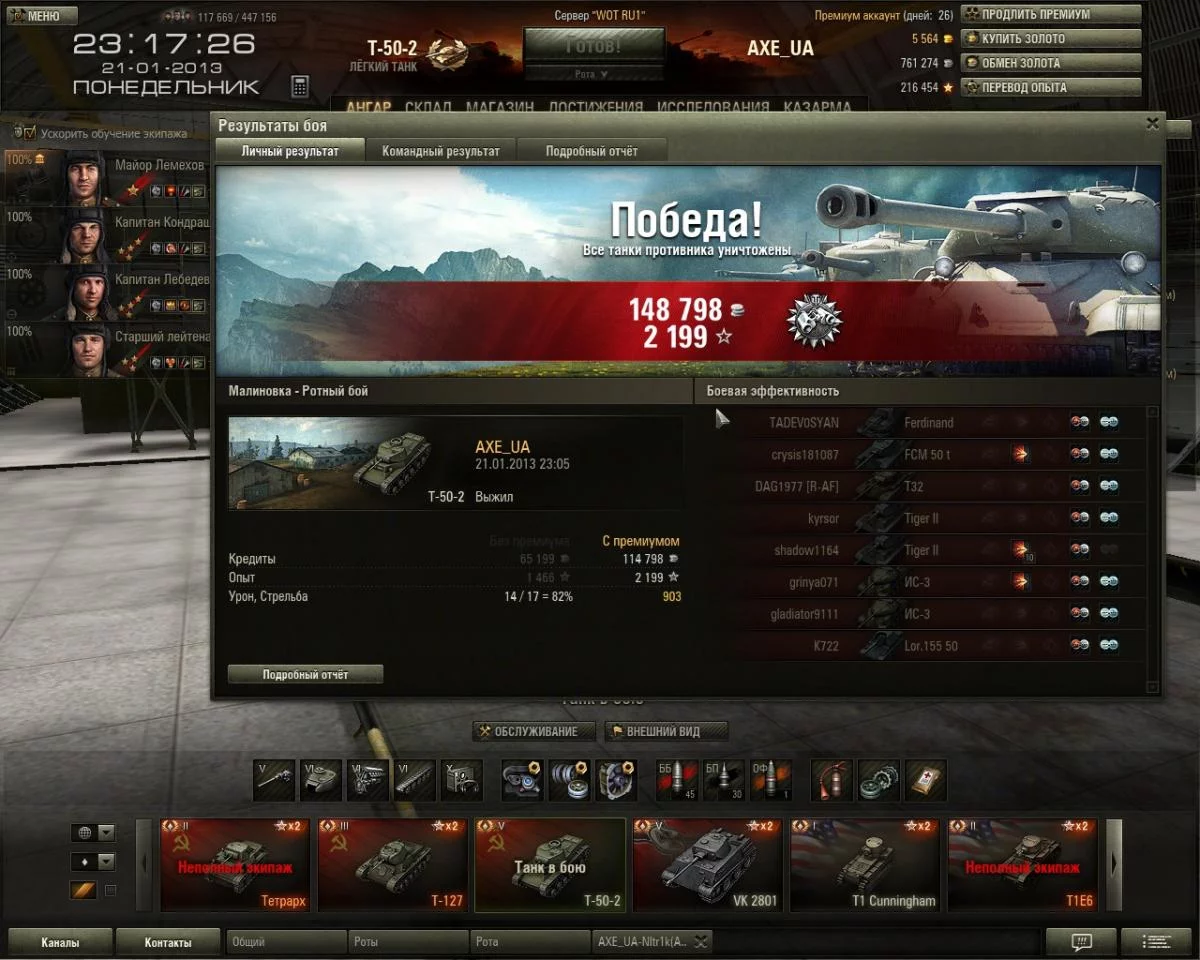Select the T-127 tank card
1200x960 pixels.
(x=392, y=865)
